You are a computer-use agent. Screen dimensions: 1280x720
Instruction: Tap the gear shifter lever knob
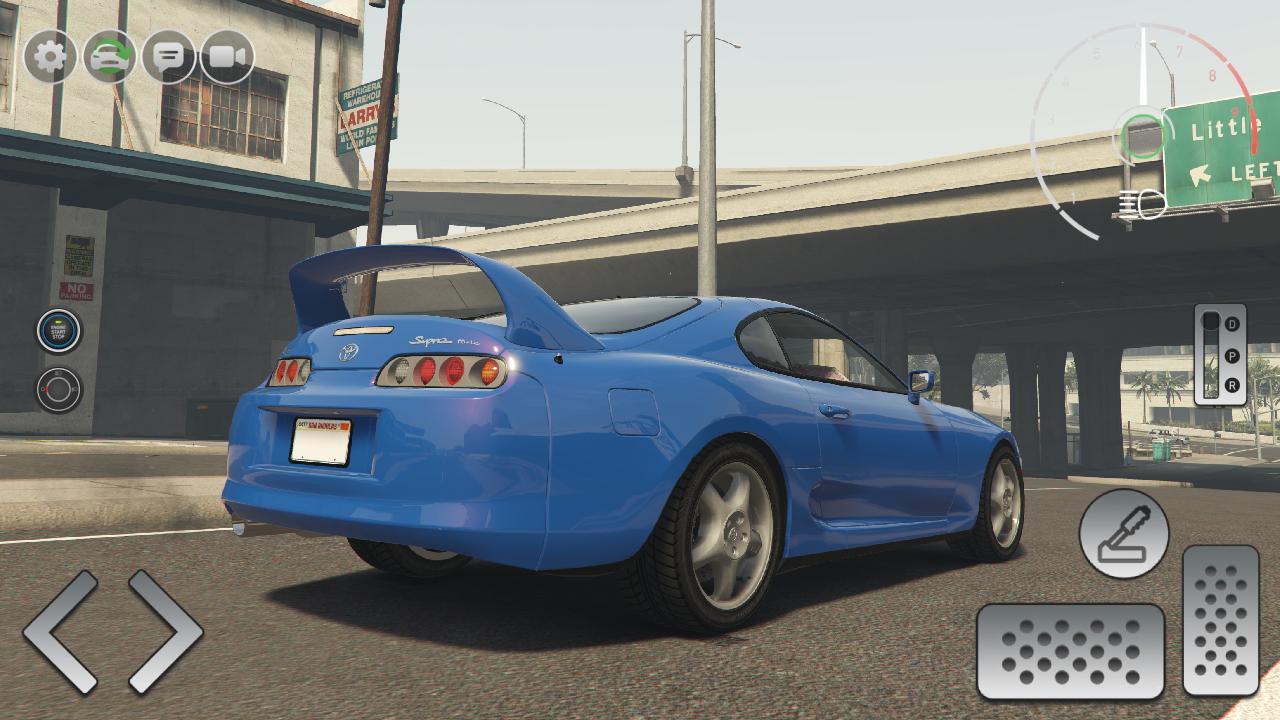[x=1210, y=320]
